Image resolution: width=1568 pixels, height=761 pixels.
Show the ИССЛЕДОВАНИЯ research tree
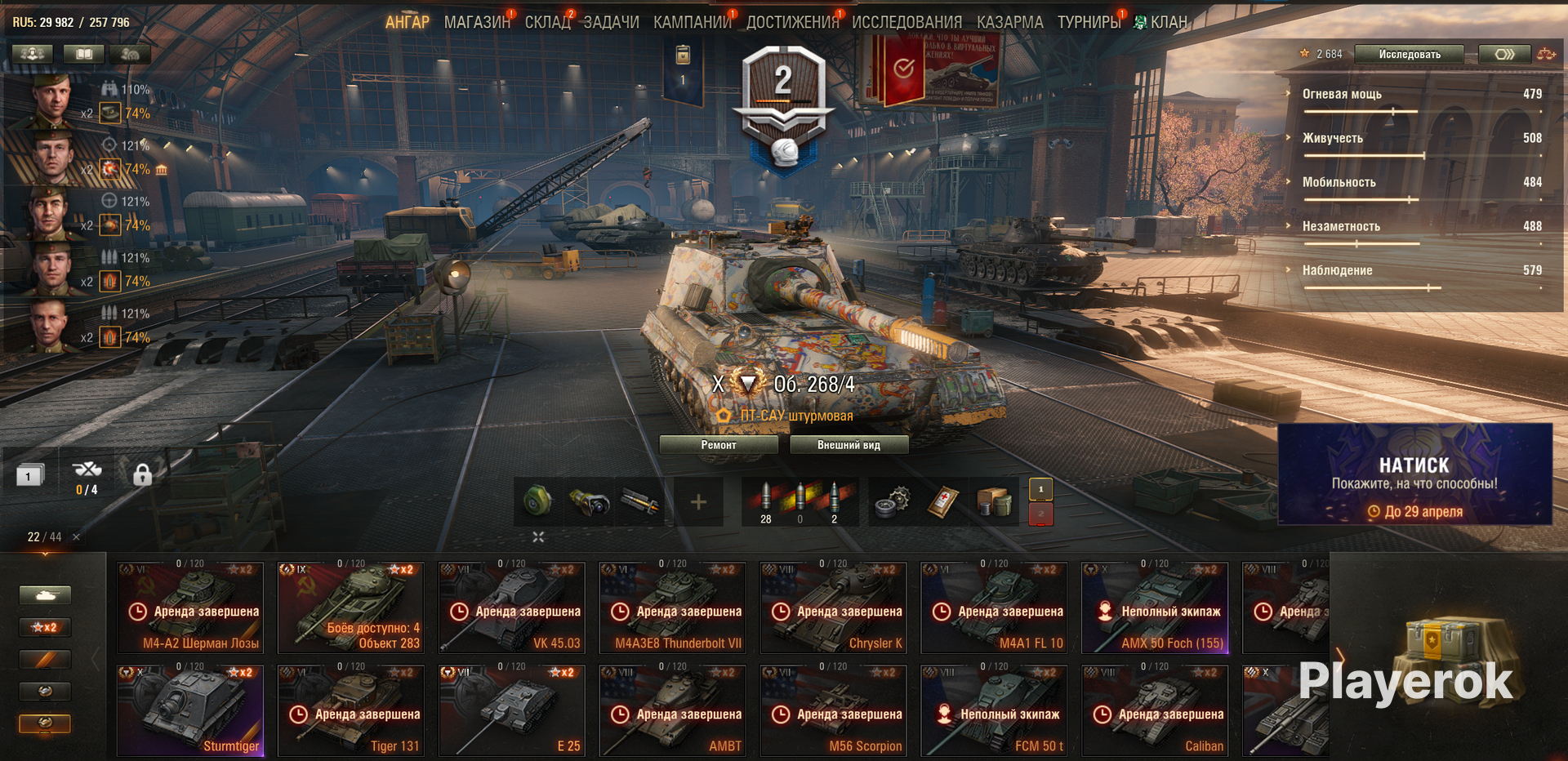tap(906, 22)
